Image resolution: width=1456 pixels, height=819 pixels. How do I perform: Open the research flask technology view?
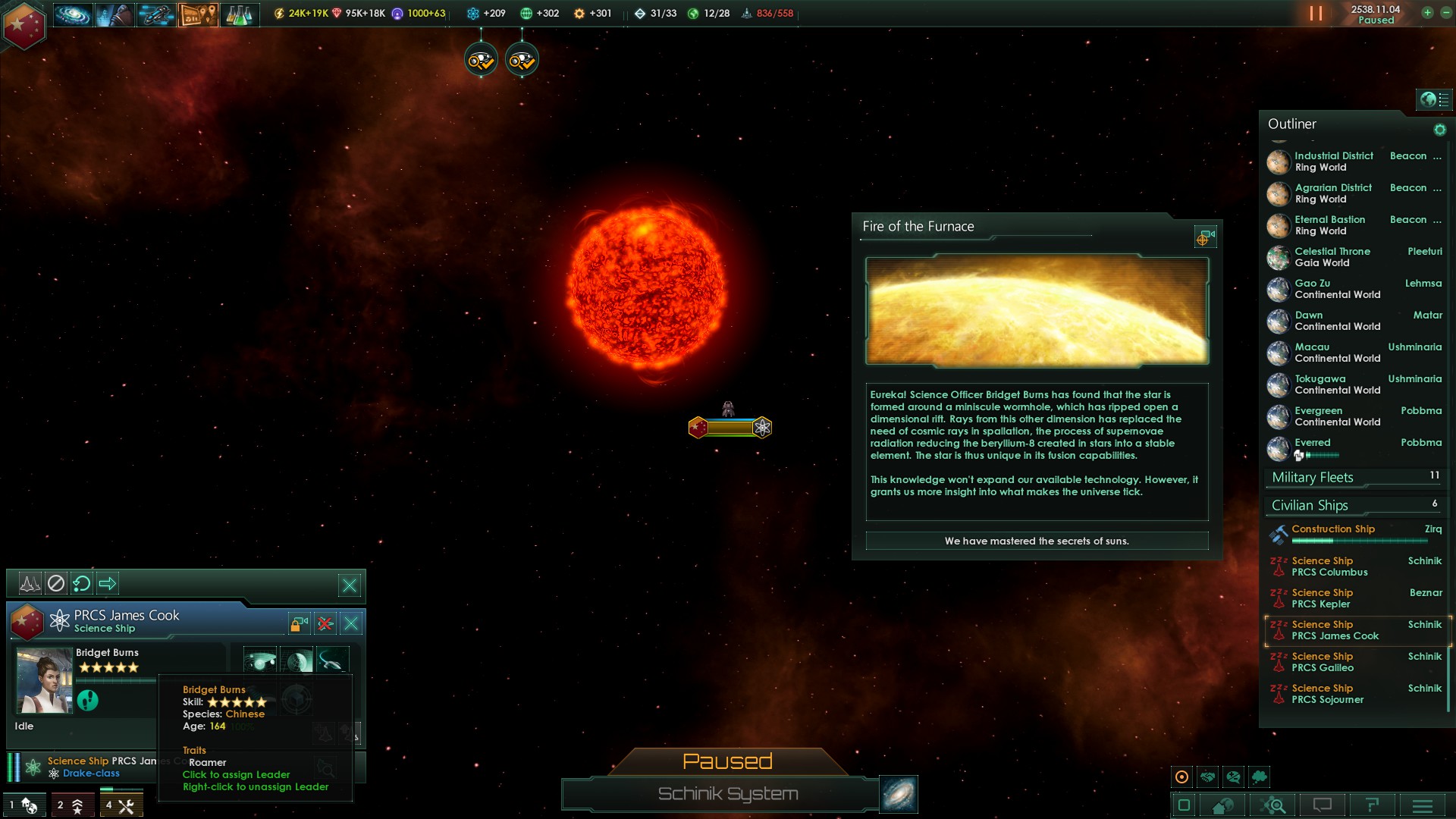pyautogui.click(x=239, y=14)
